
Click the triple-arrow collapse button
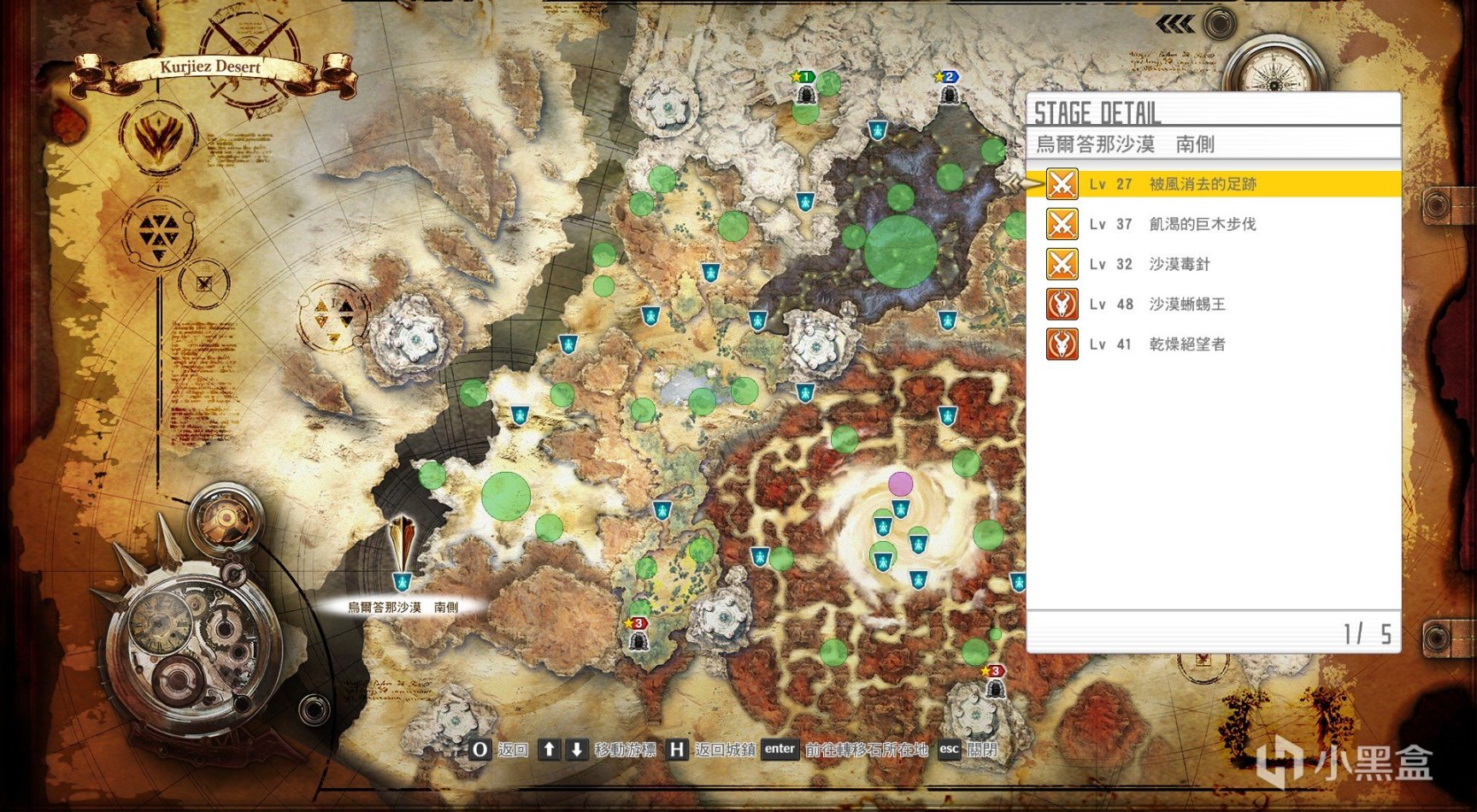point(1175,25)
